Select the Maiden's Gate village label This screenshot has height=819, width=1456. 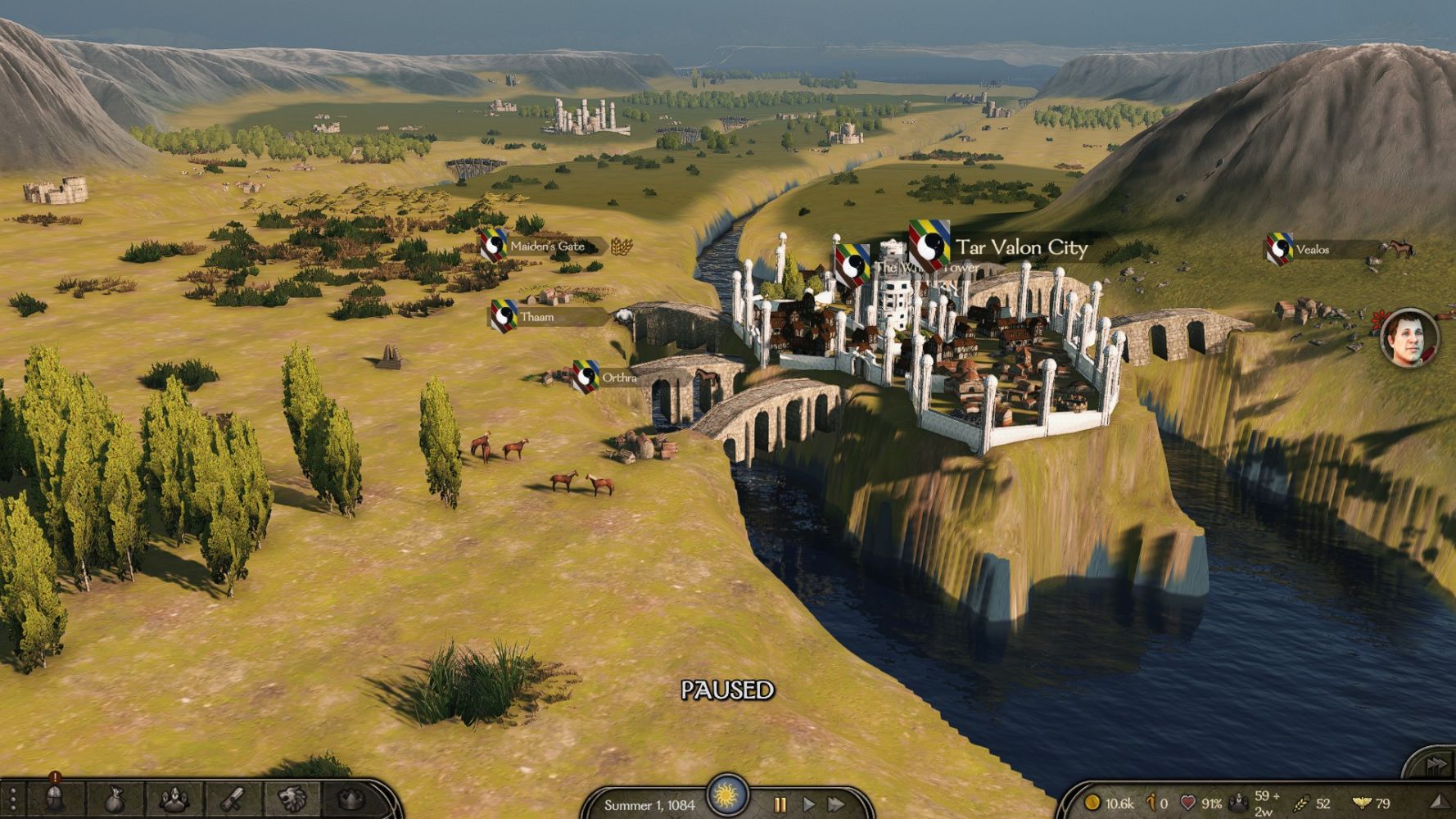point(547,246)
